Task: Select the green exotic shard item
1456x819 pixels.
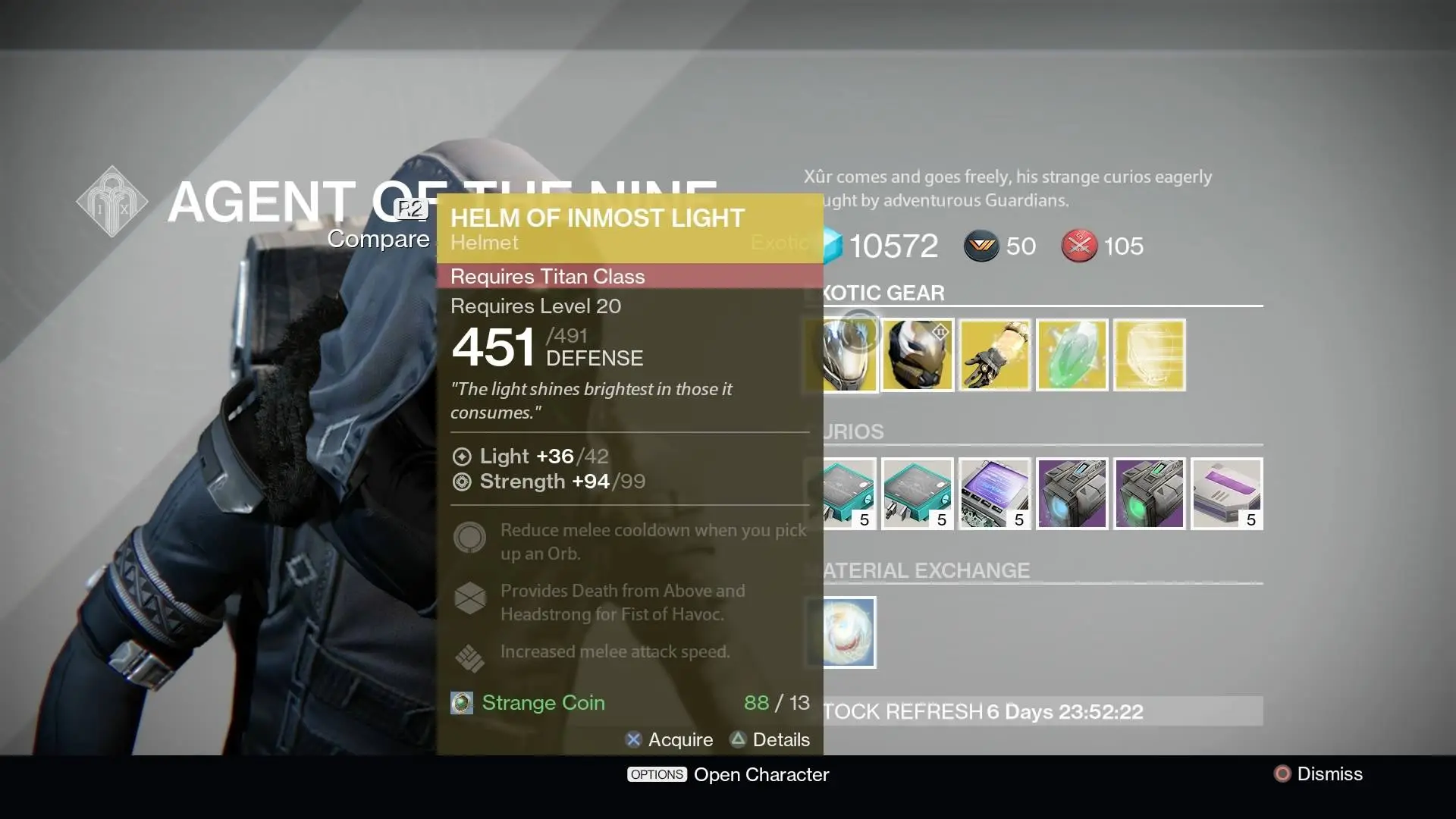Action: (x=1072, y=354)
